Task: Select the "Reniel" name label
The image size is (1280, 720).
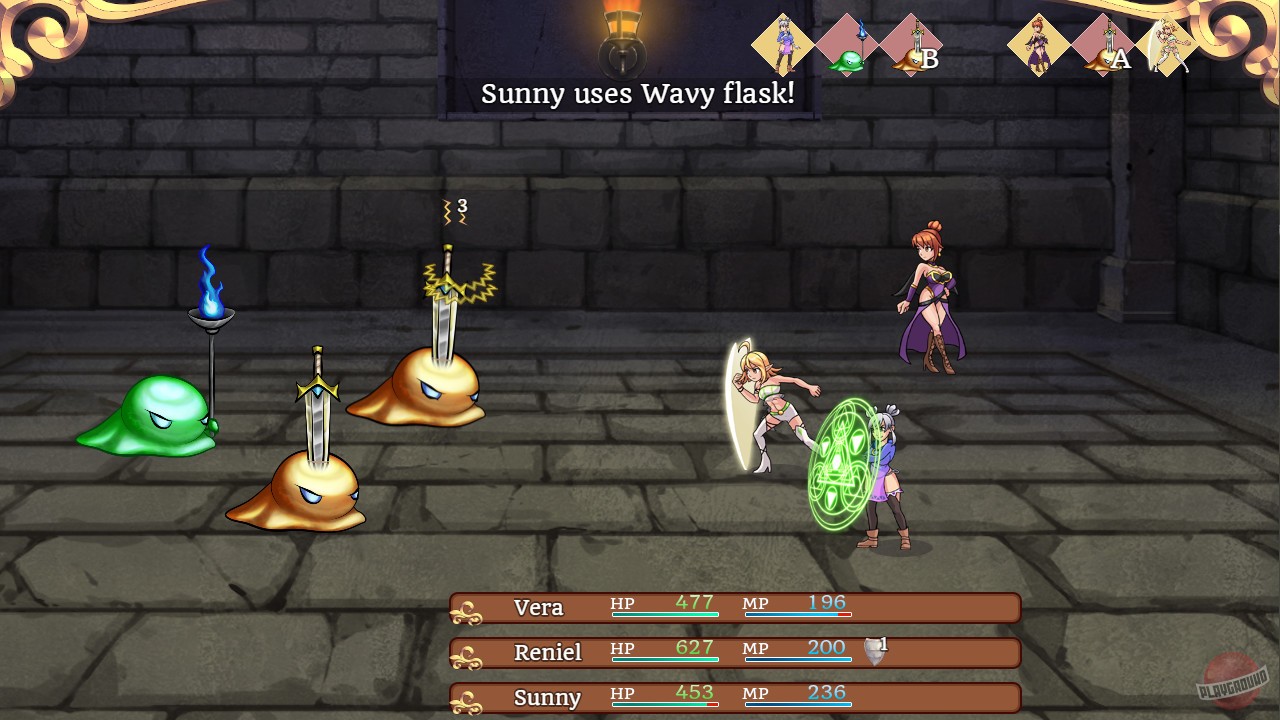Action: click(x=548, y=652)
